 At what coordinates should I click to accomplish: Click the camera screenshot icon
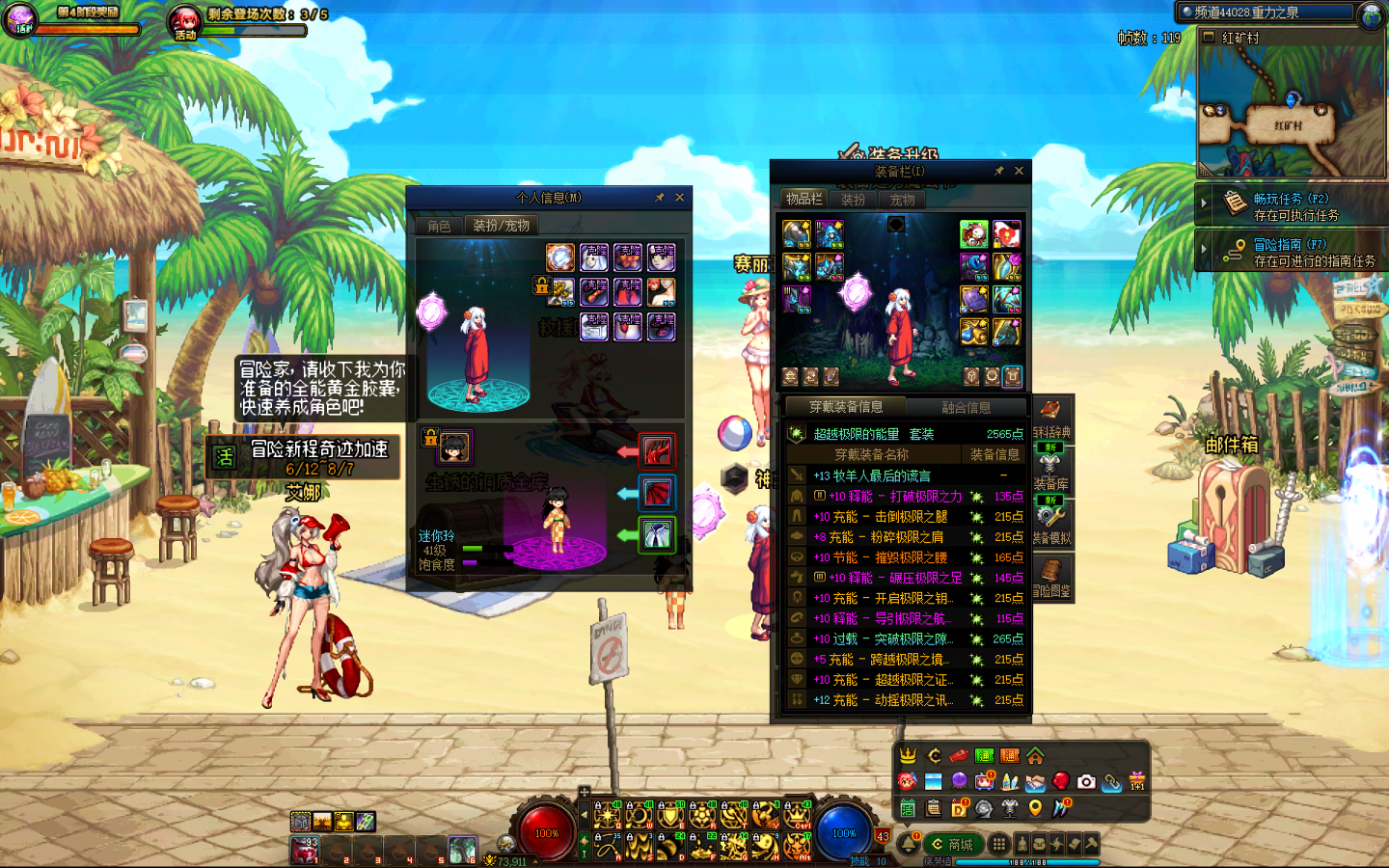pos(1086,781)
